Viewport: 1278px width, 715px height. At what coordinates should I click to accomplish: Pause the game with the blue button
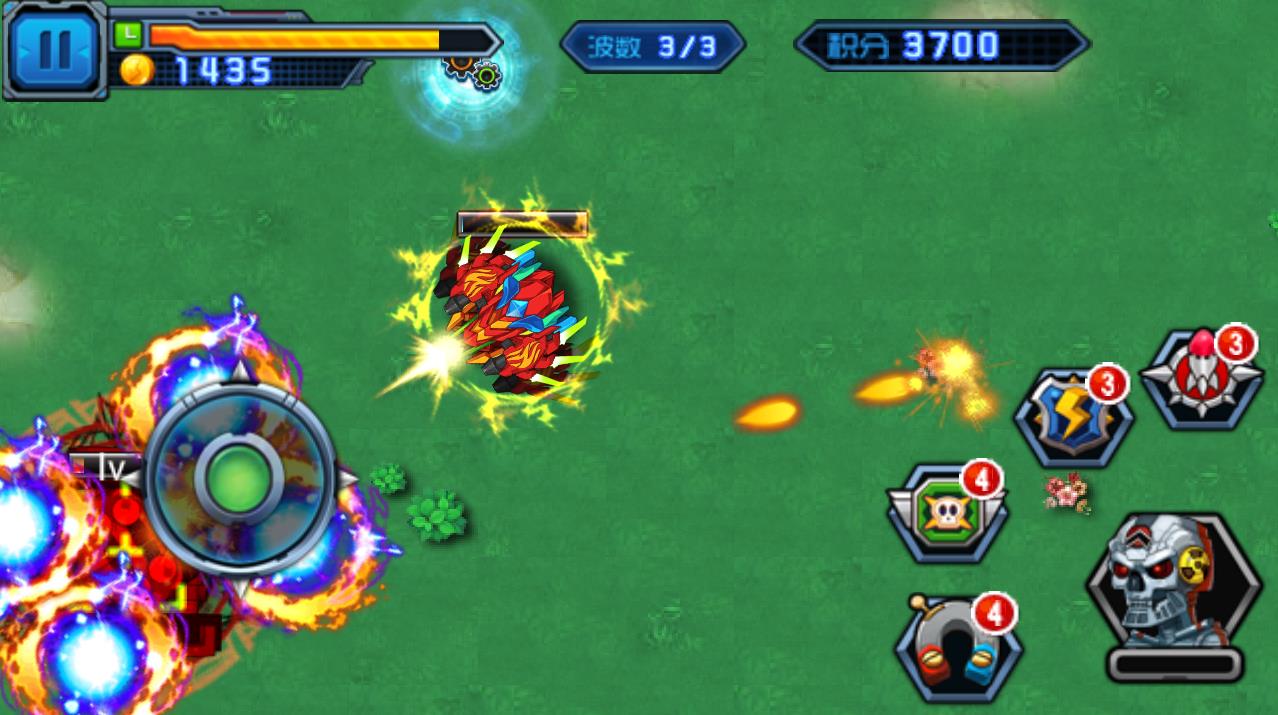[54, 50]
